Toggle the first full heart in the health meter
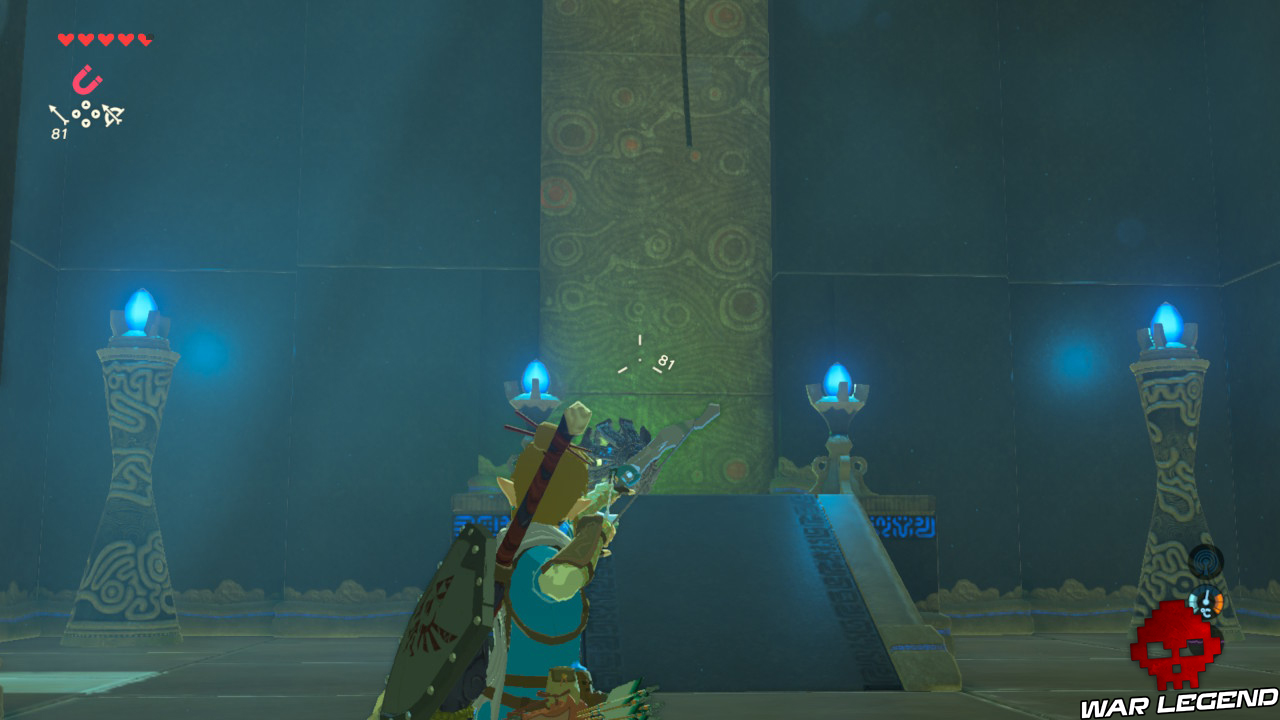Viewport: 1280px width, 720px height. (66, 38)
